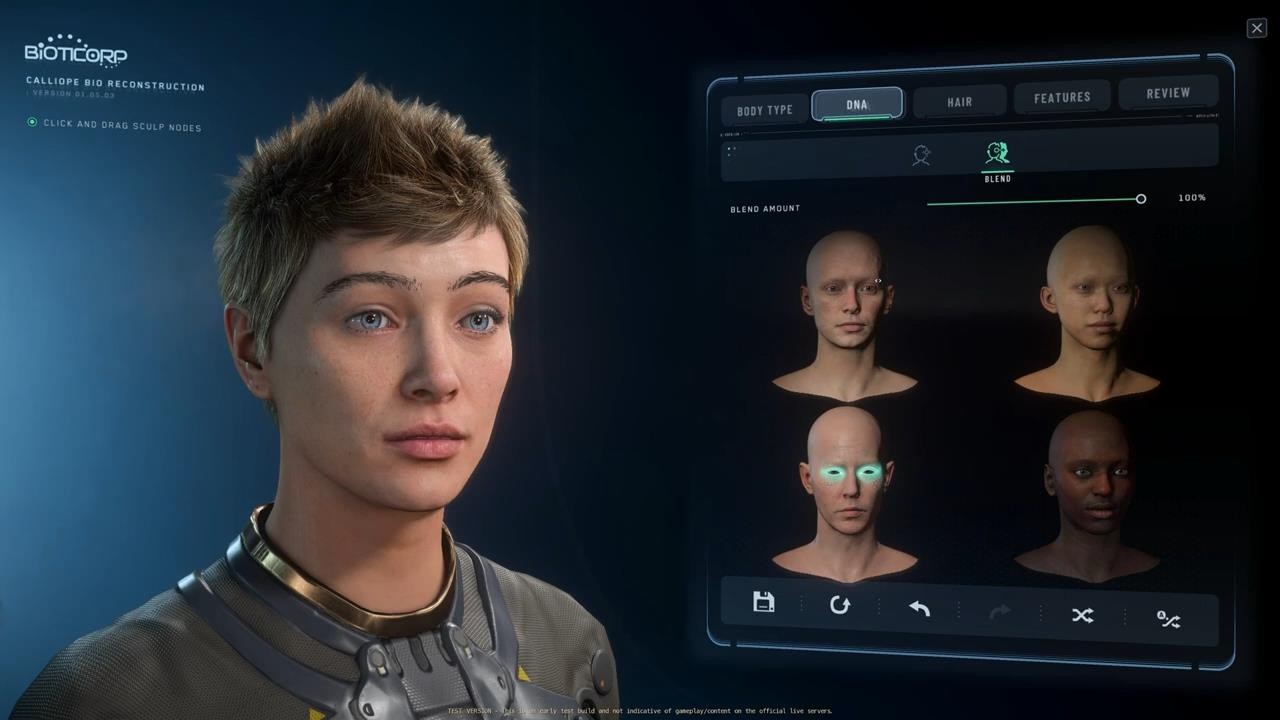The width and height of the screenshot is (1280, 720).
Task: Switch to the Body Type tab
Action: pos(765,110)
